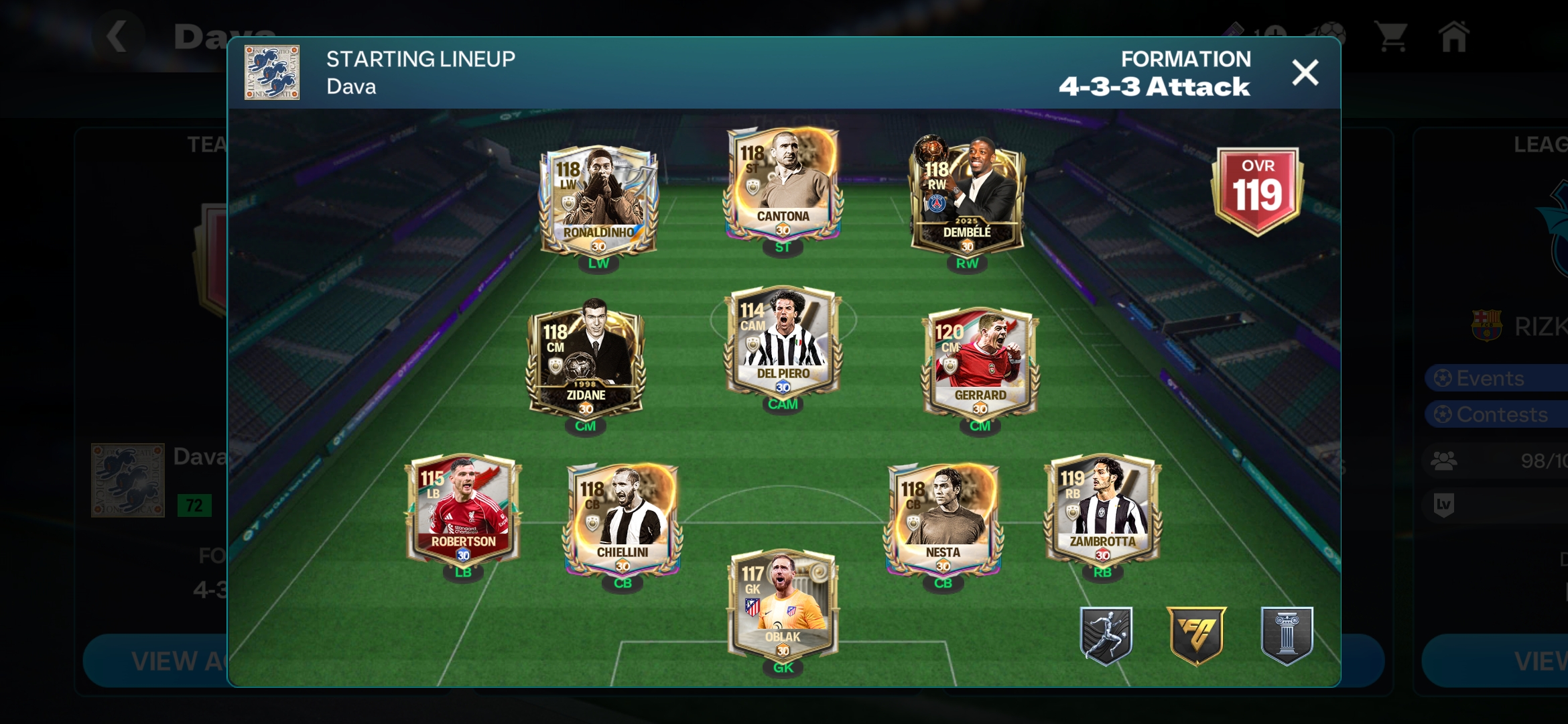1568x724 pixels.
Task: Click the Dava club crest in header
Action: tap(272, 72)
